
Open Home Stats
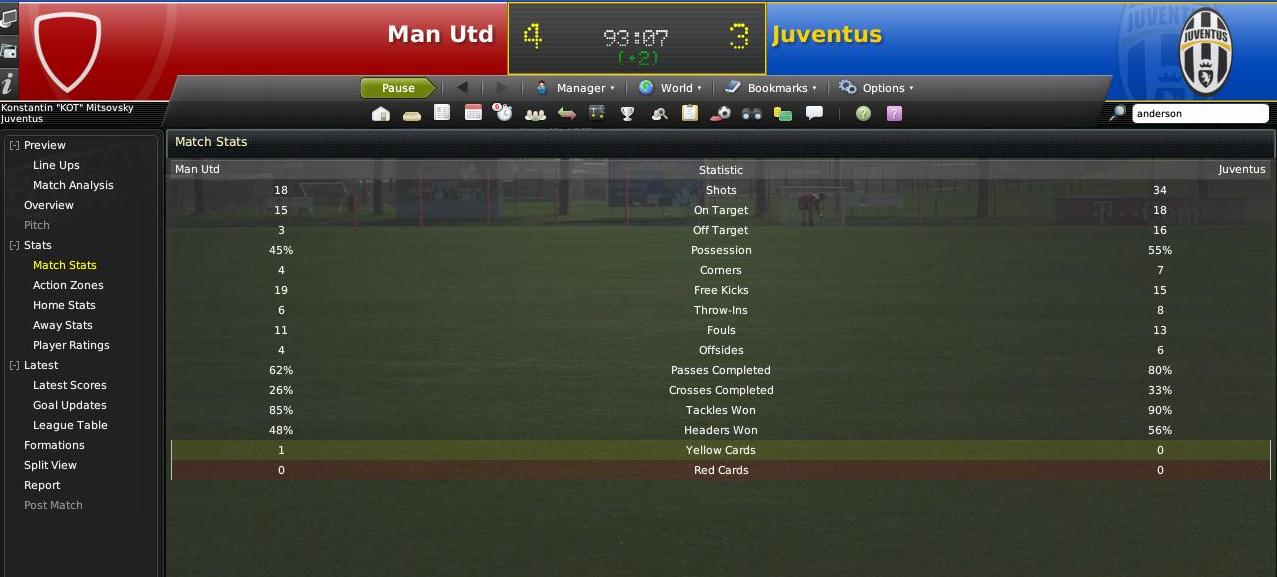coord(64,305)
